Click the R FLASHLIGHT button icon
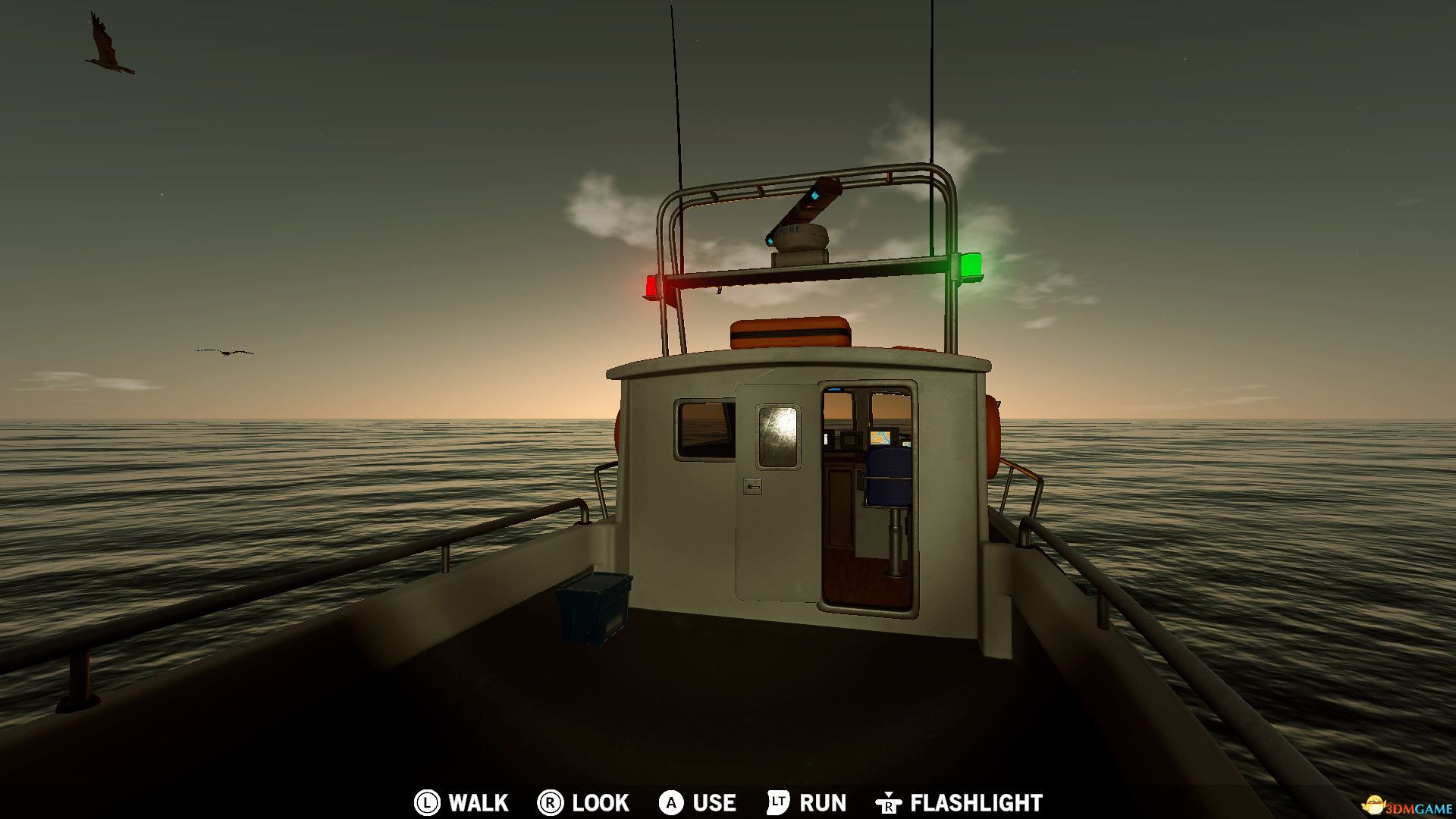 [x=889, y=802]
